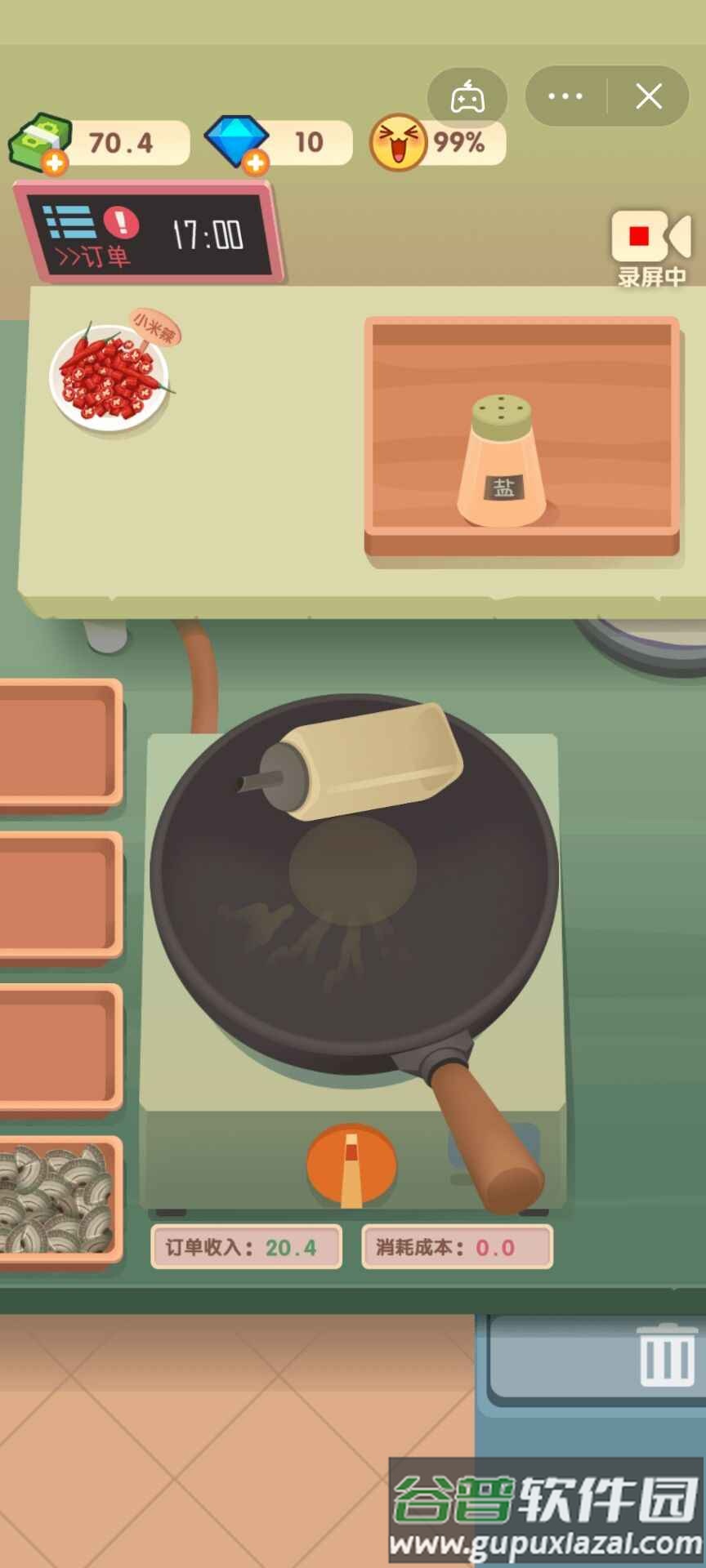Add more cash with the plus icon
Screen dimensions: 706x1568
pos(55,163)
